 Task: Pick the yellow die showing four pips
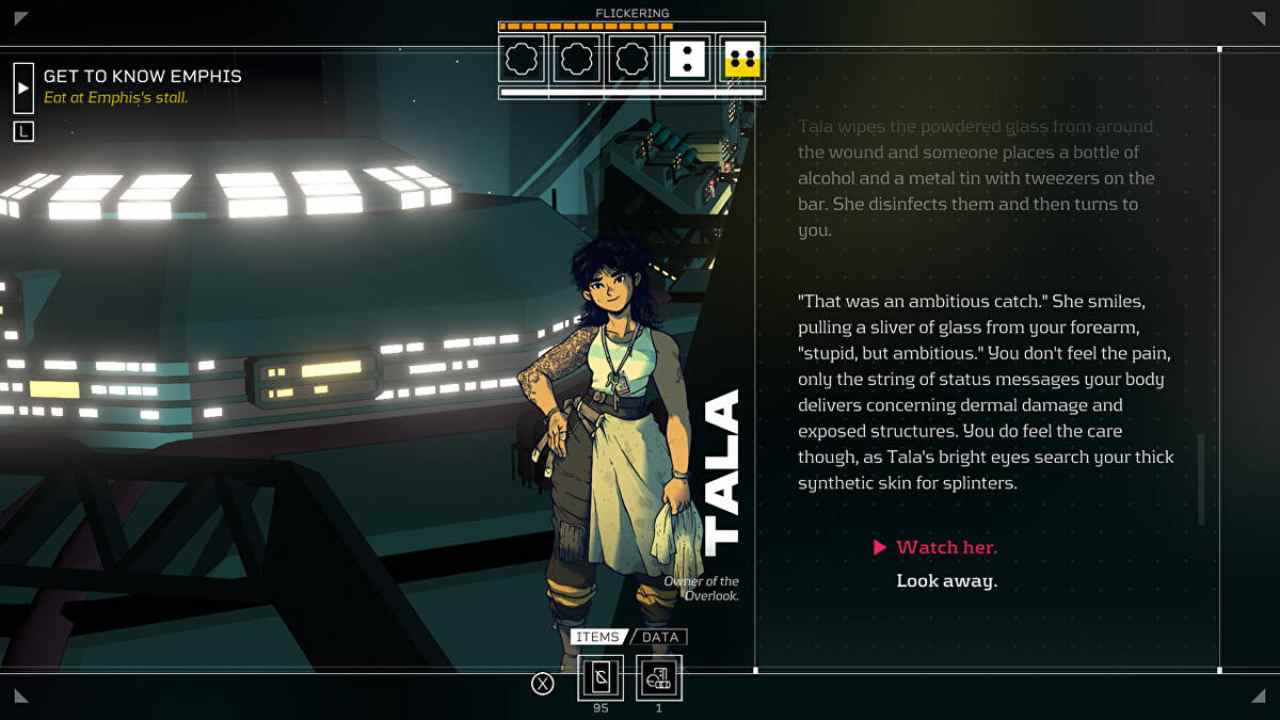742,59
